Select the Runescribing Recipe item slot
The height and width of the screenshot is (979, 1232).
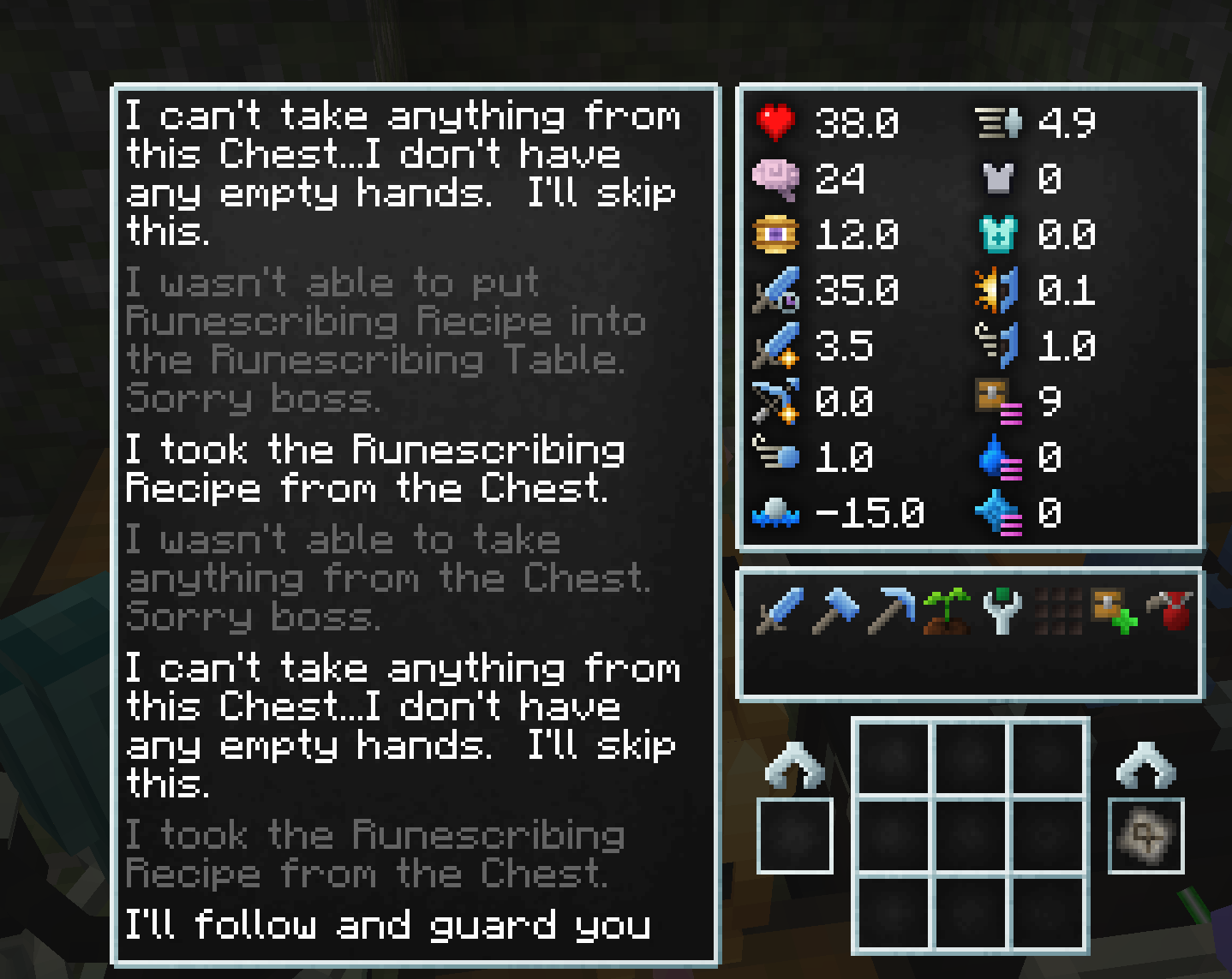click(x=1145, y=835)
